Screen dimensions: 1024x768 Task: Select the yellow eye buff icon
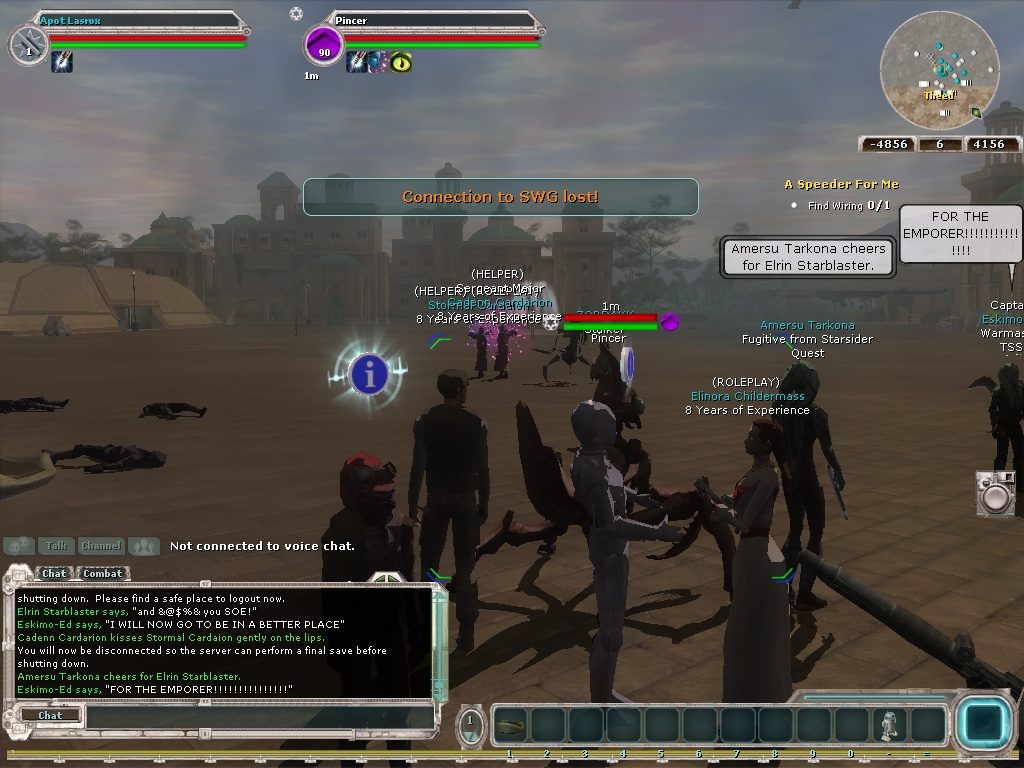coord(401,62)
